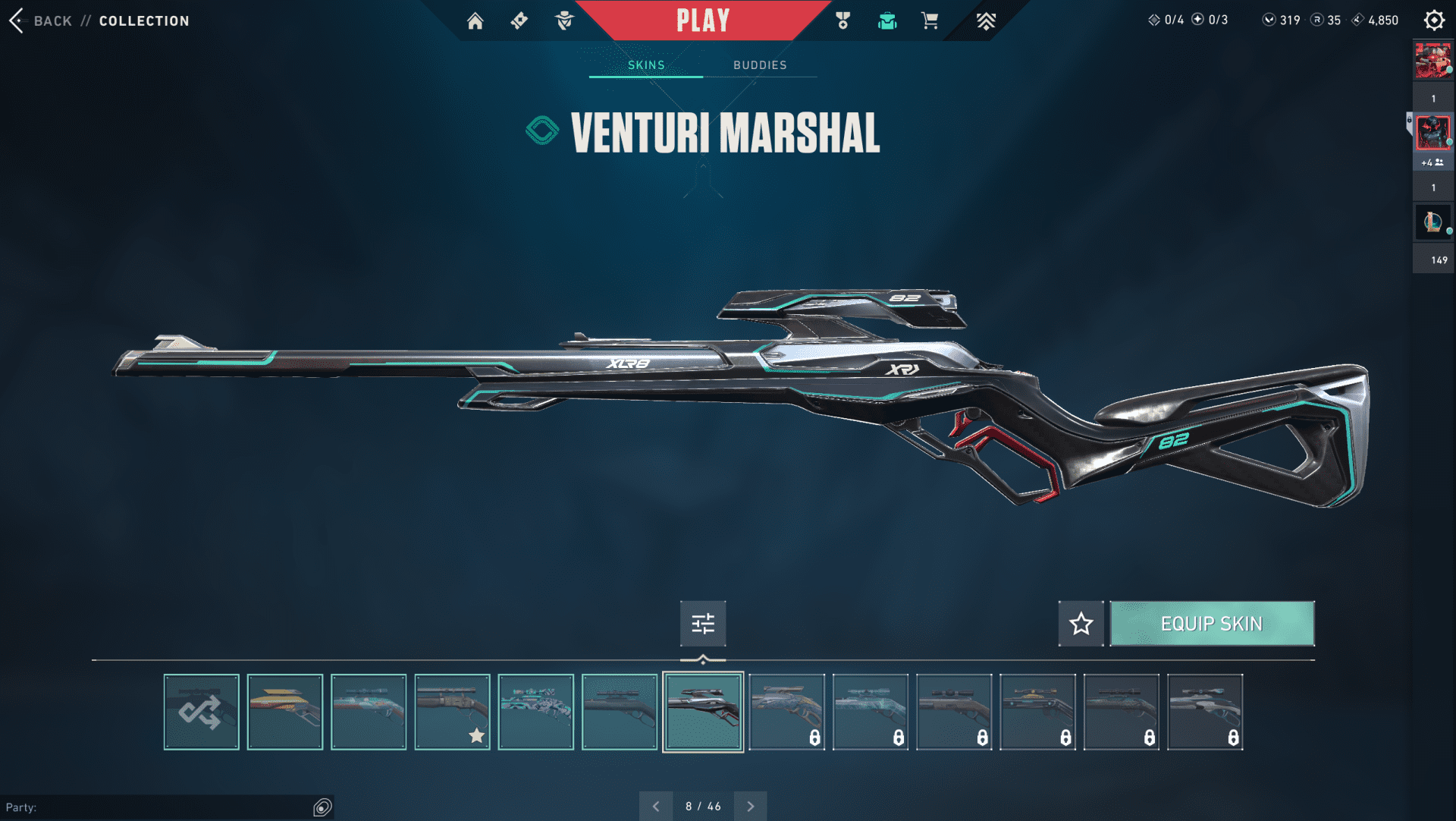Favorite this skin with the star button
This screenshot has width=1456, height=821.
pos(1081,624)
